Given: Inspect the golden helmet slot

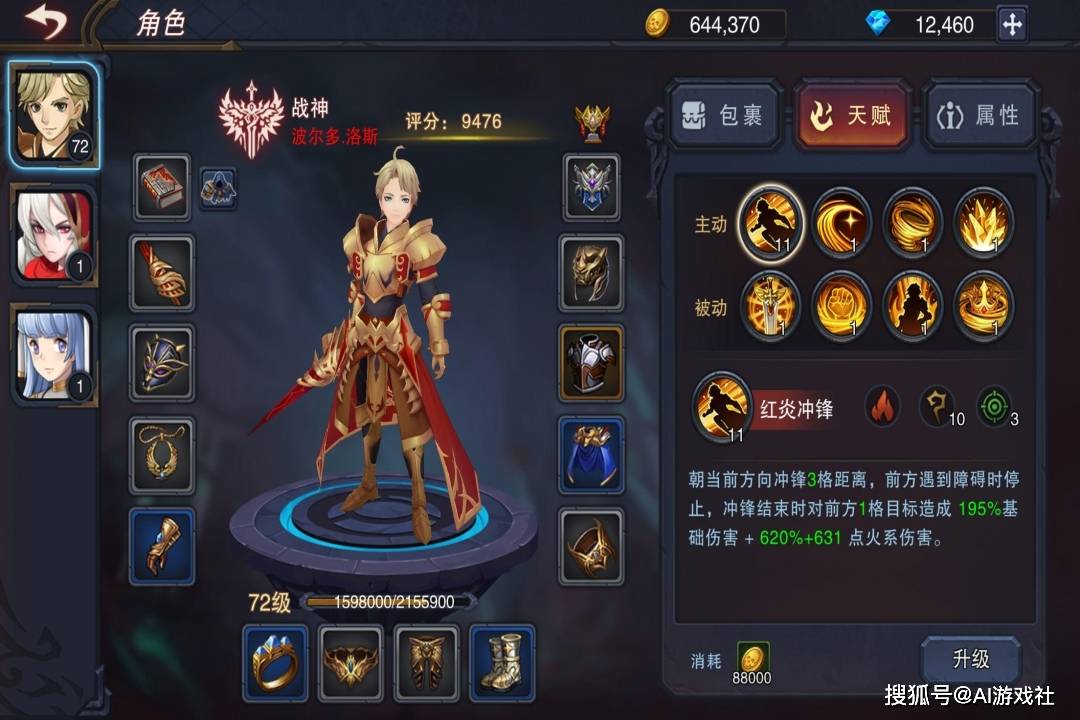Looking at the screenshot, I should 591,272.
